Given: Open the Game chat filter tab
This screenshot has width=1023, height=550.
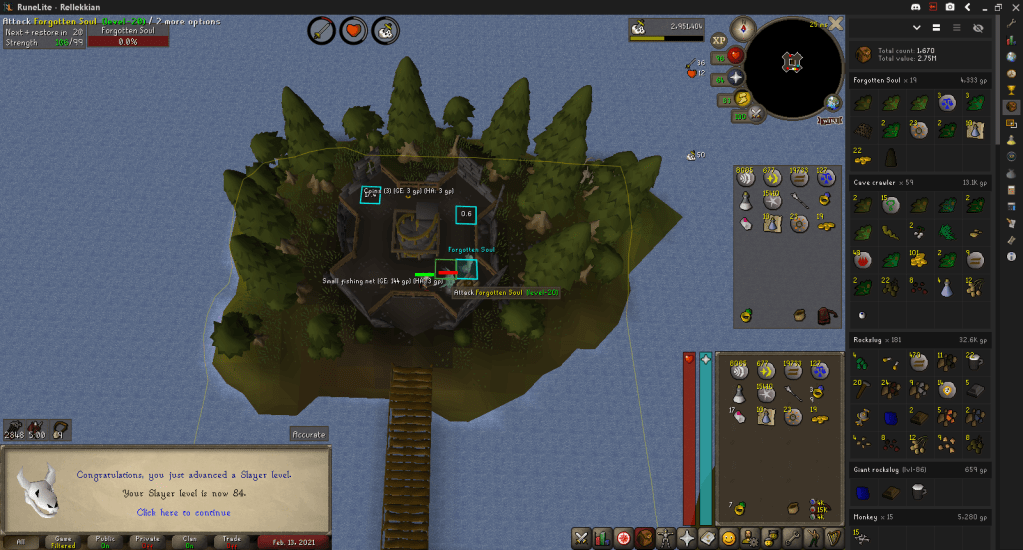Looking at the screenshot, I should click(62, 541).
